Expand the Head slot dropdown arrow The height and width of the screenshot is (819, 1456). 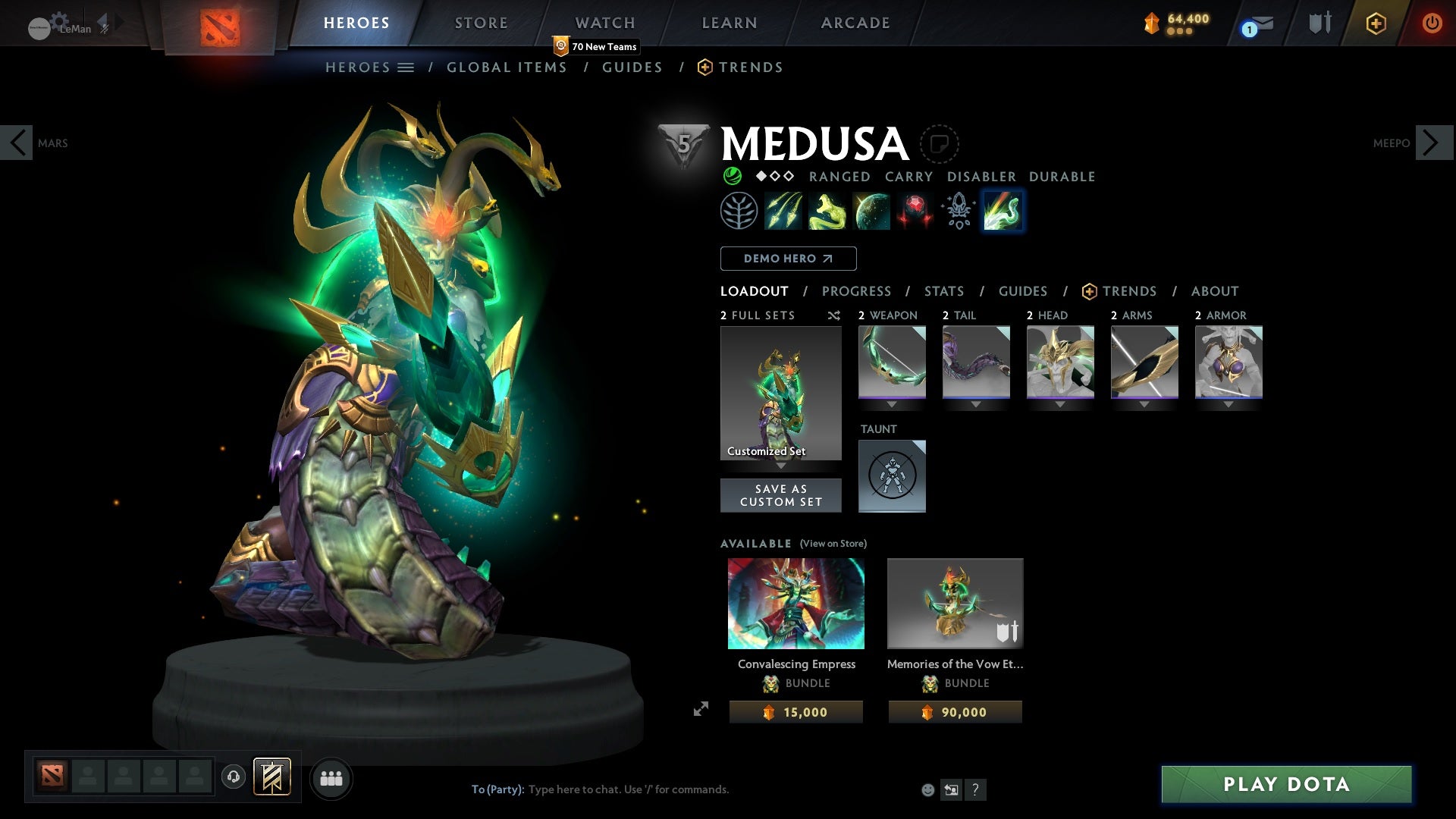click(1060, 404)
